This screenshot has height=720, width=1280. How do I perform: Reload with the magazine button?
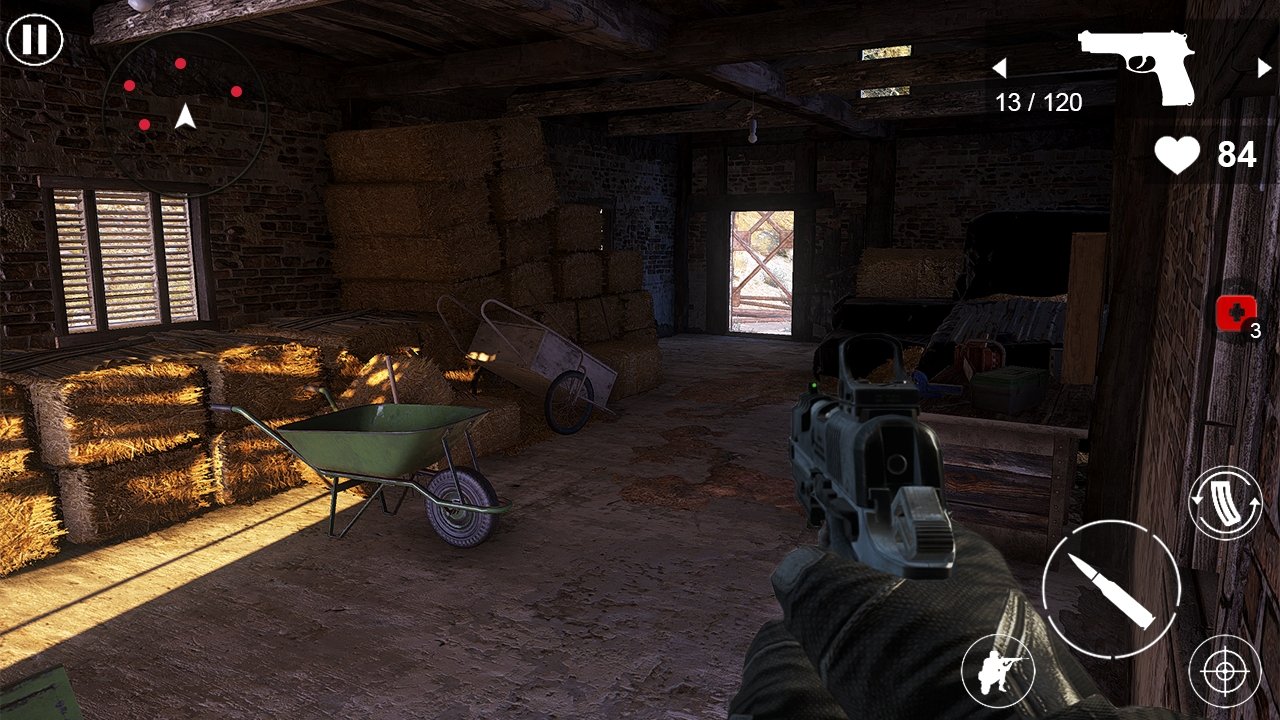click(x=1225, y=503)
